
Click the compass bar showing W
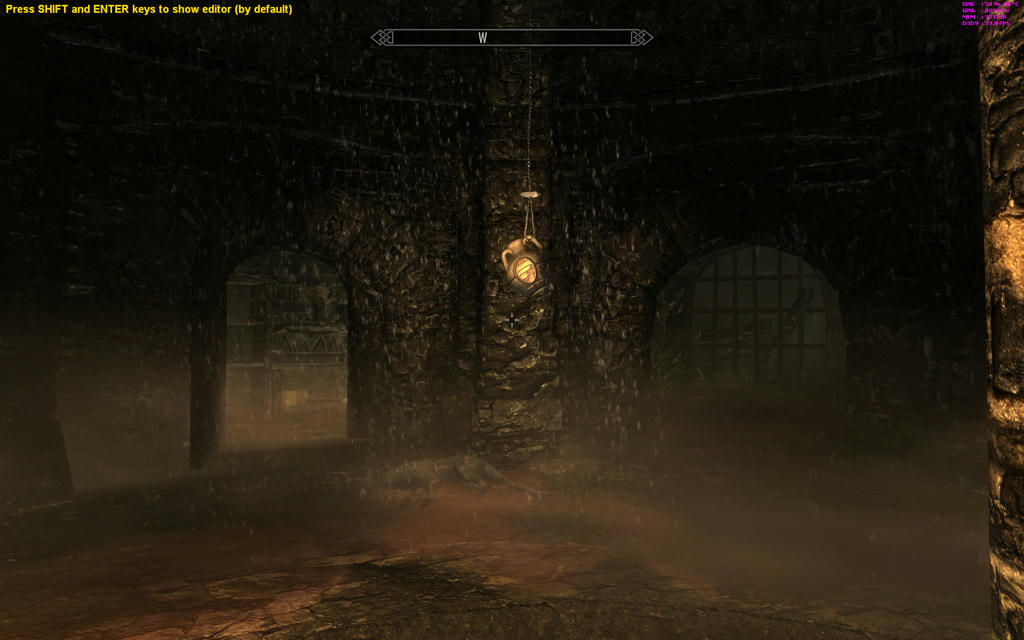click(511, 38)
